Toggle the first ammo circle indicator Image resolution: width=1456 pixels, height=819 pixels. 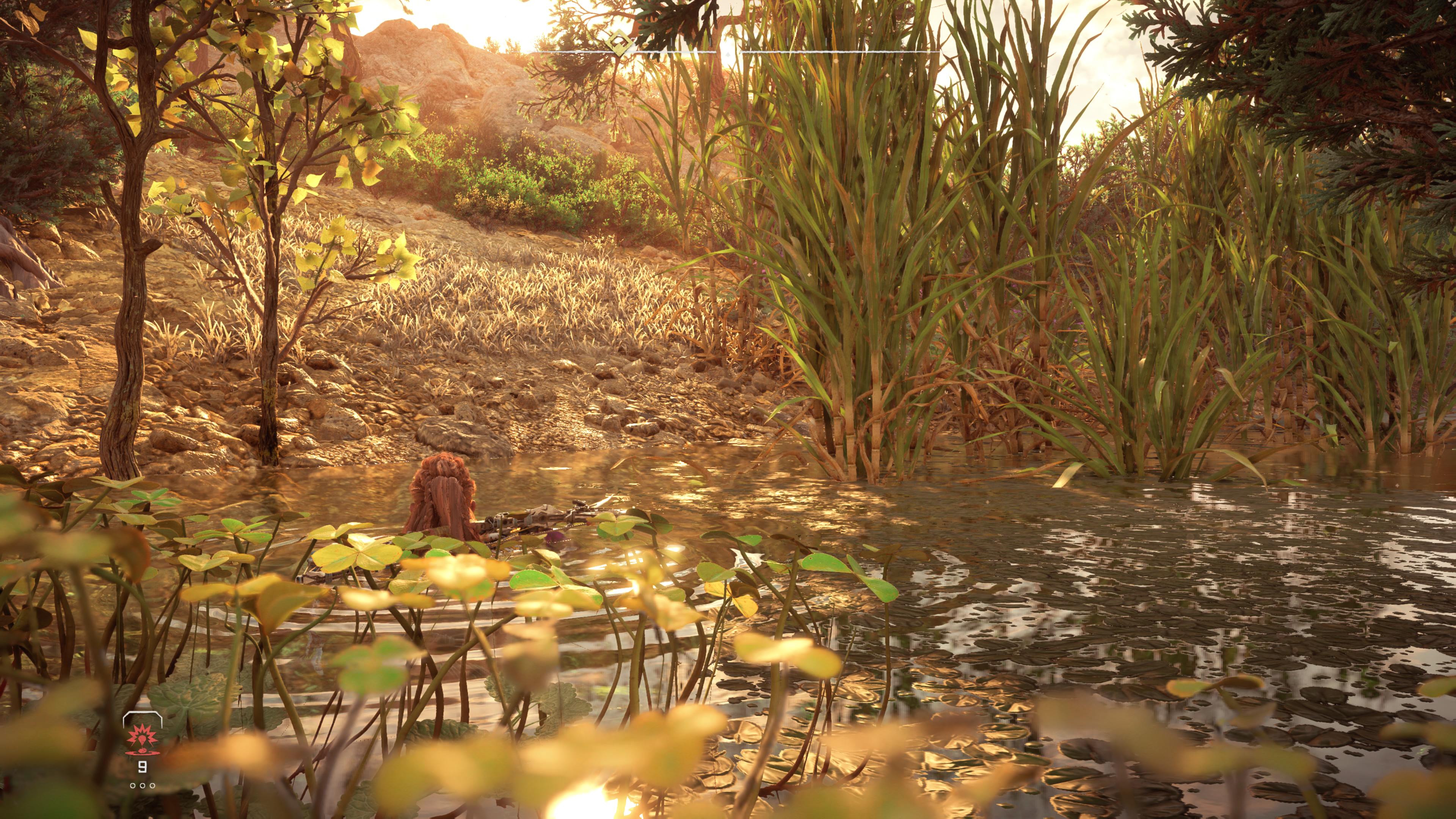133,786
